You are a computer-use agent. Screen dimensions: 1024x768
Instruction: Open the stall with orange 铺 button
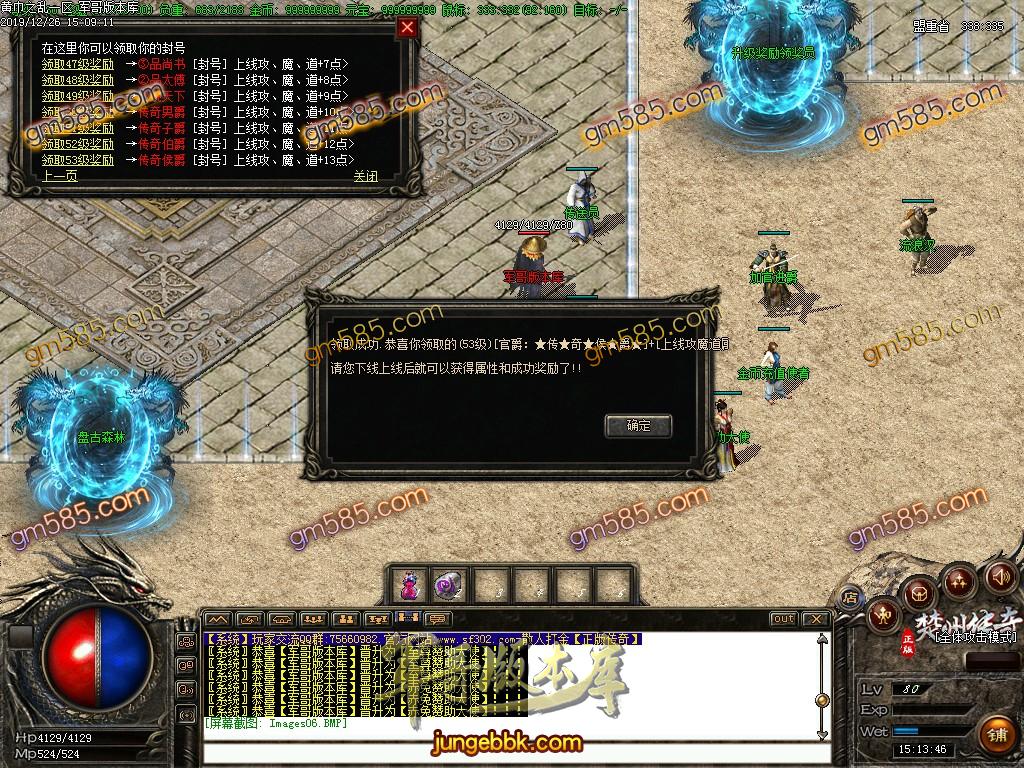pyautogui.click(x=996, y=735)
